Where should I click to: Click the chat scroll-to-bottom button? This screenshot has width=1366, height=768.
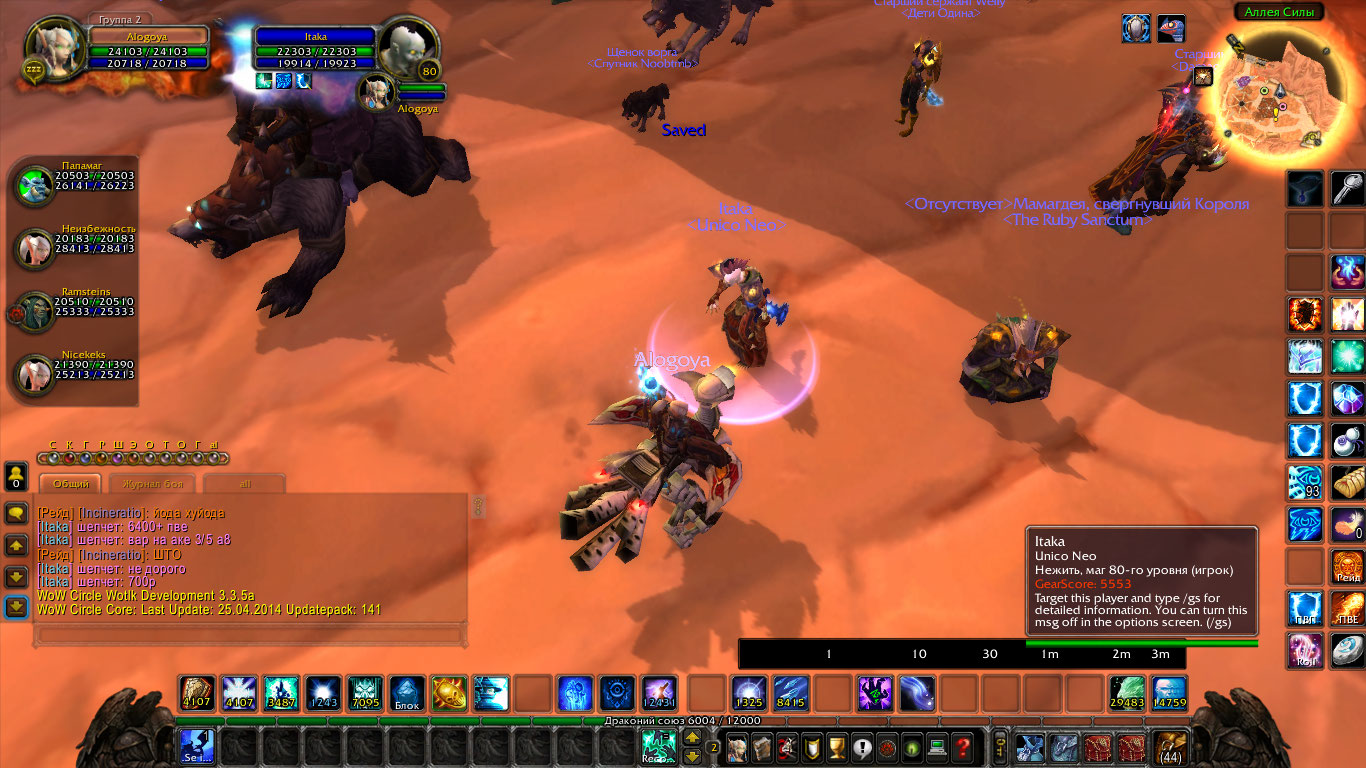coord(16,607)
